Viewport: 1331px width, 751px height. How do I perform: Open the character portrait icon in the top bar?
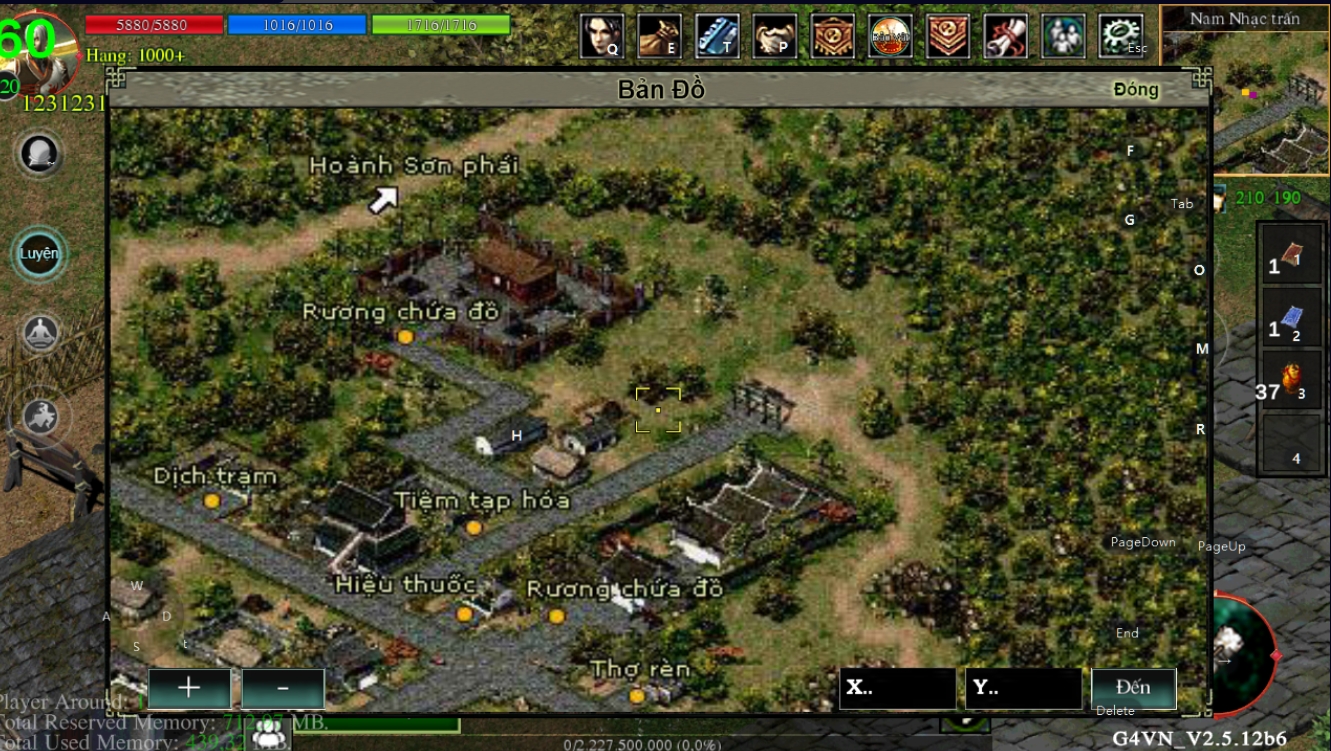pyautogui.click(x=602, y=36)
